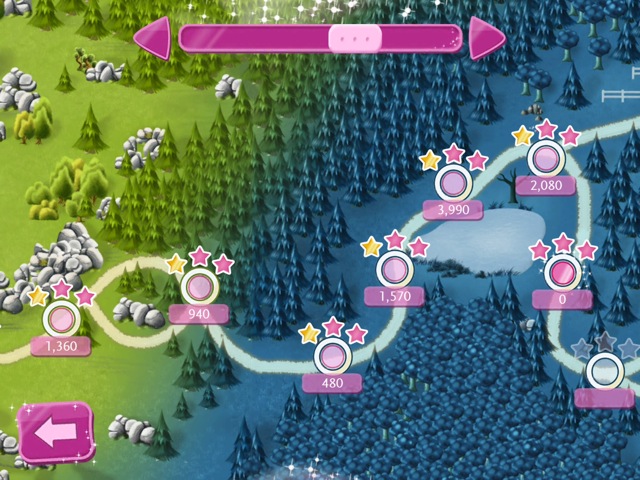Choose the level node showing 480
This screenshot has height=480, width=640.
[x=332, y=356]
